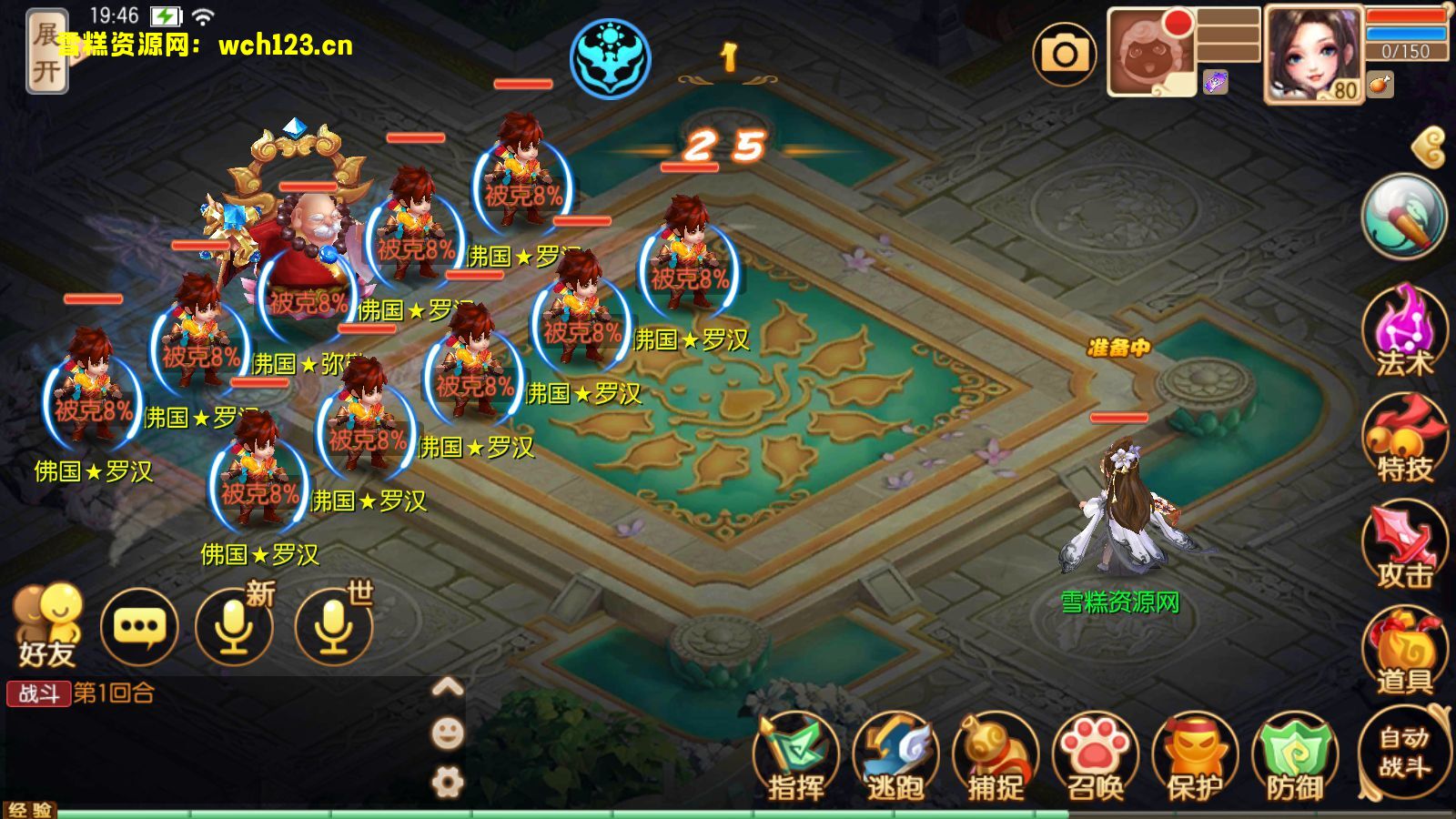Choose the 攻击 attack command
The width and height of the screenshot is (1456, 819).
point(1404,547)
